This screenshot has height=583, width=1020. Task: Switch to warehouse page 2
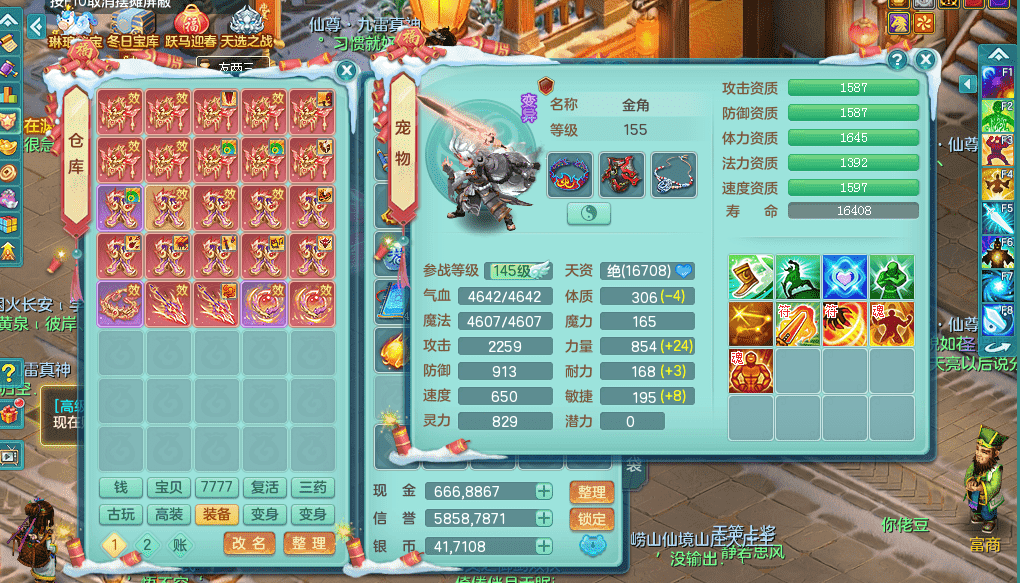147,544
